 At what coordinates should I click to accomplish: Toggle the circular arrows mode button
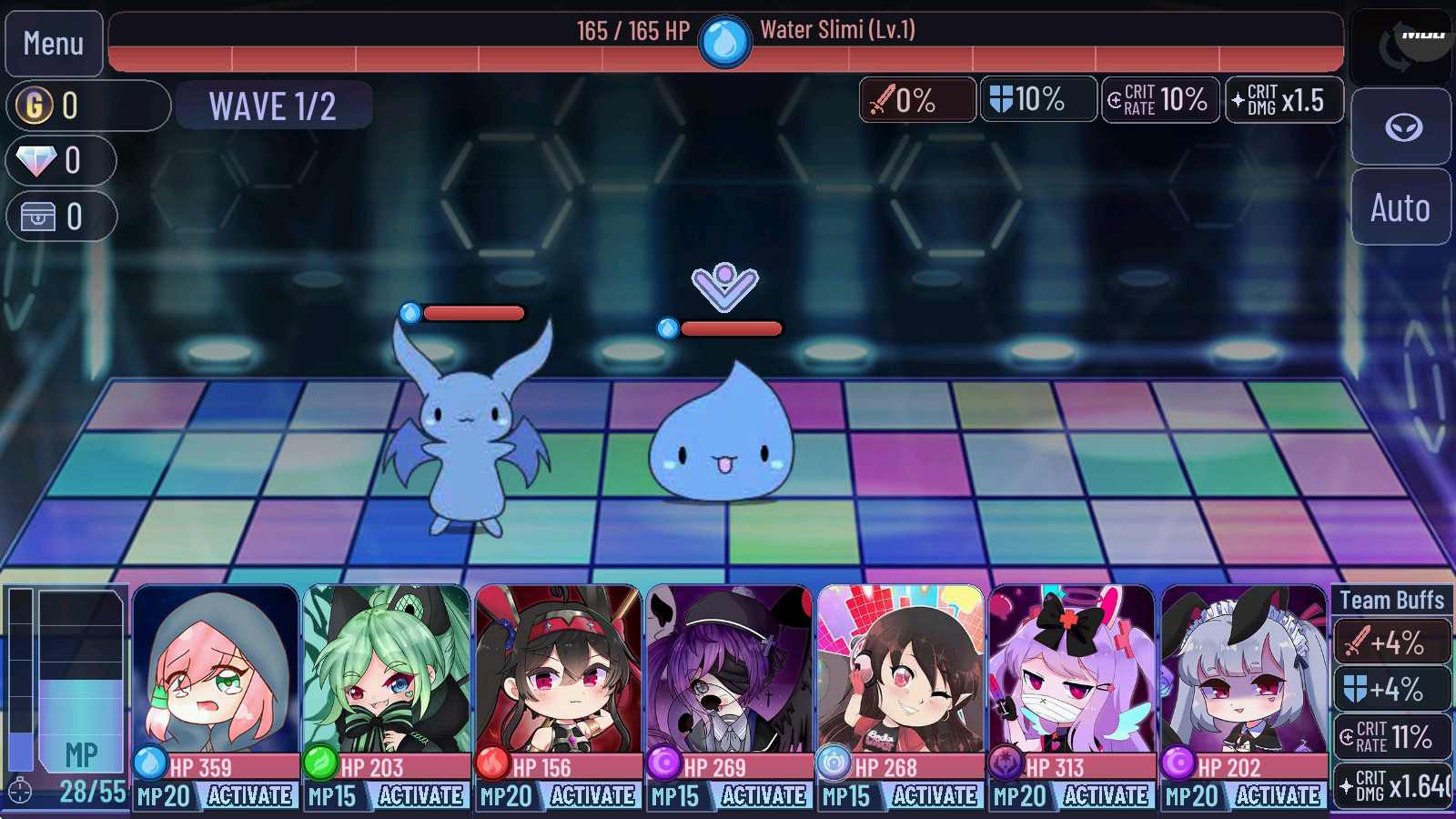tap(1401, 45)
